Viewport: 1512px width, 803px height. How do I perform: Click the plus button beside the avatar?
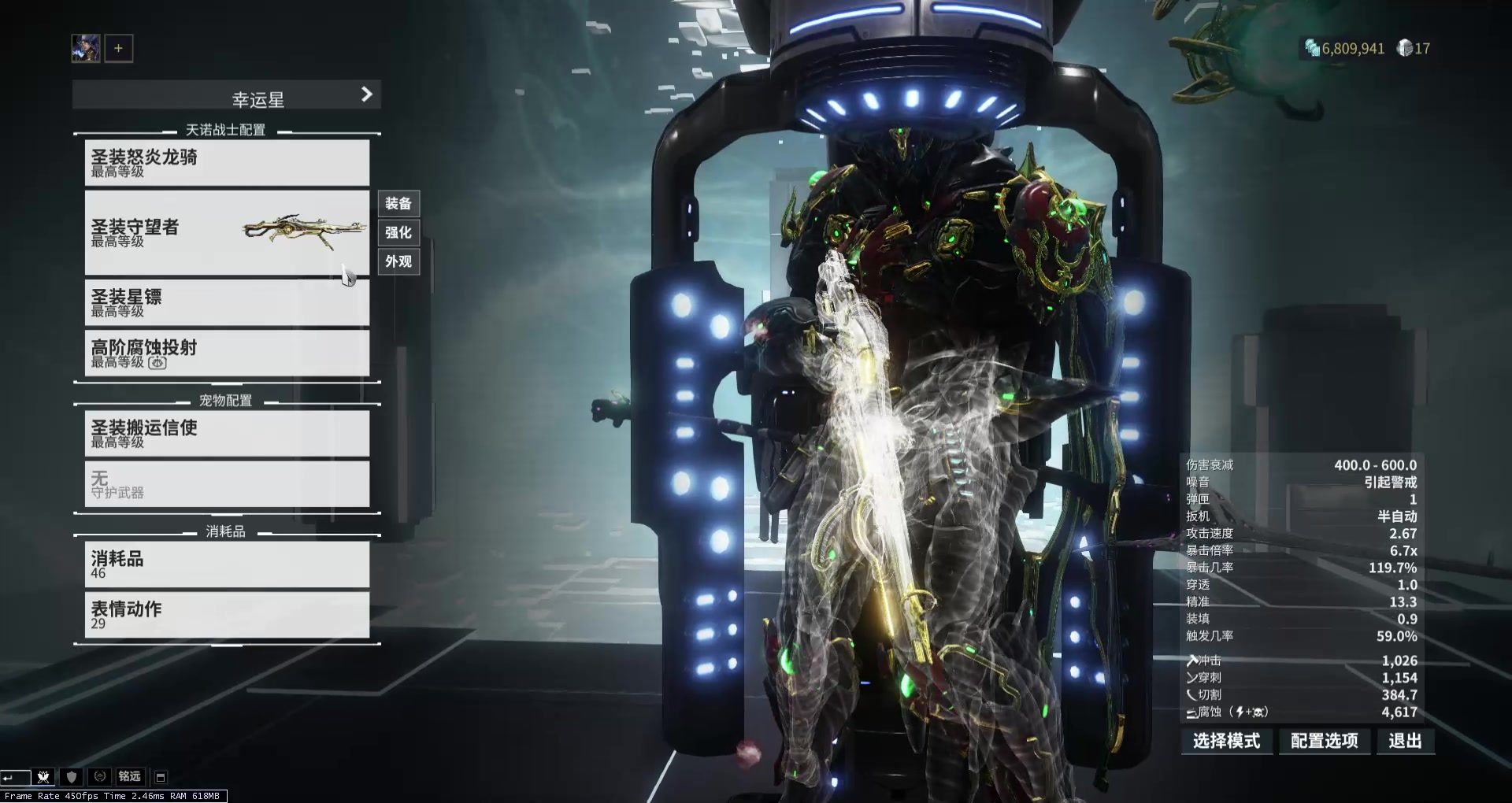pos(119,48)
